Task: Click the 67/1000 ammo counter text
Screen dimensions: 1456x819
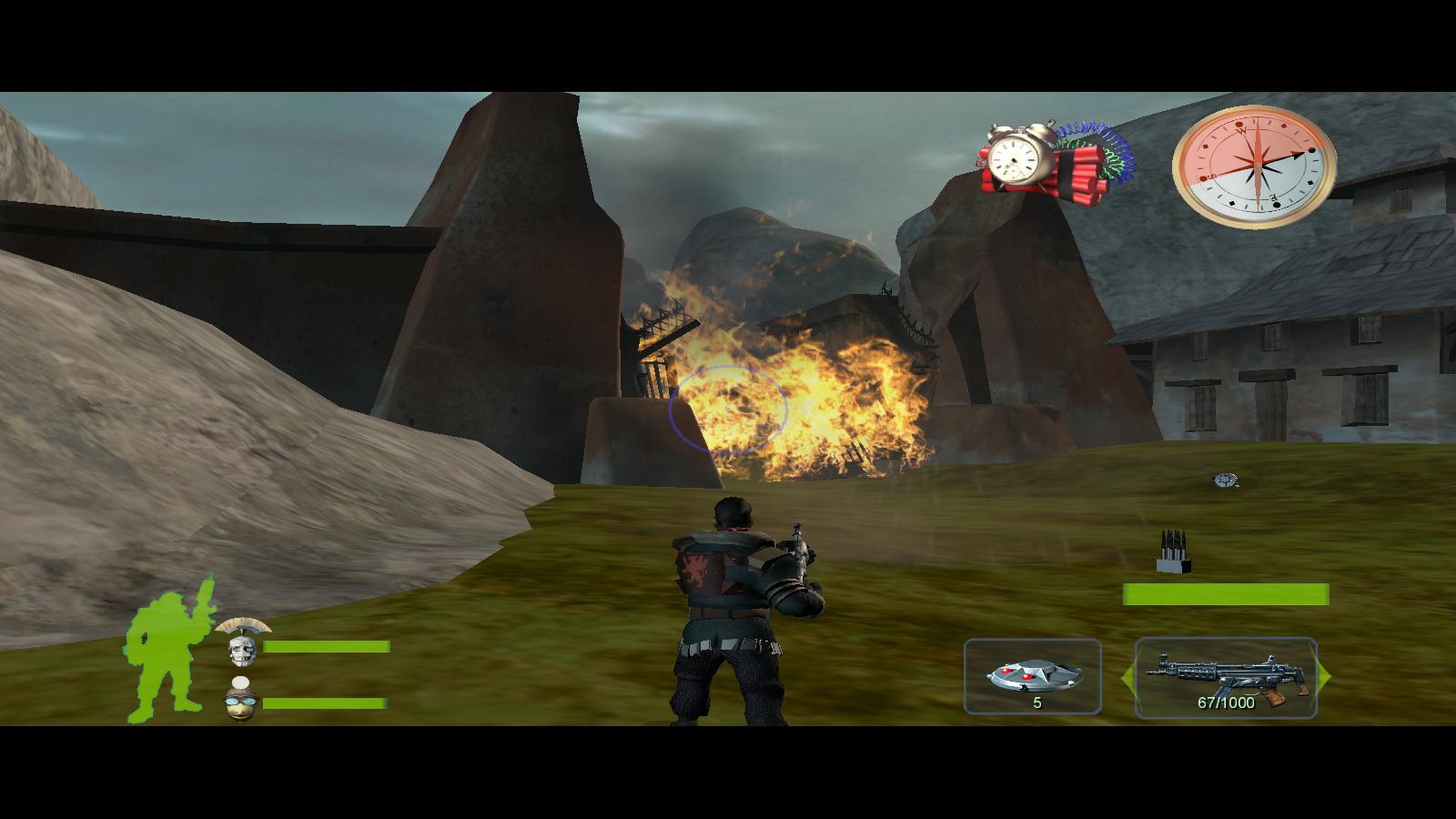Action: (1227, 703)
